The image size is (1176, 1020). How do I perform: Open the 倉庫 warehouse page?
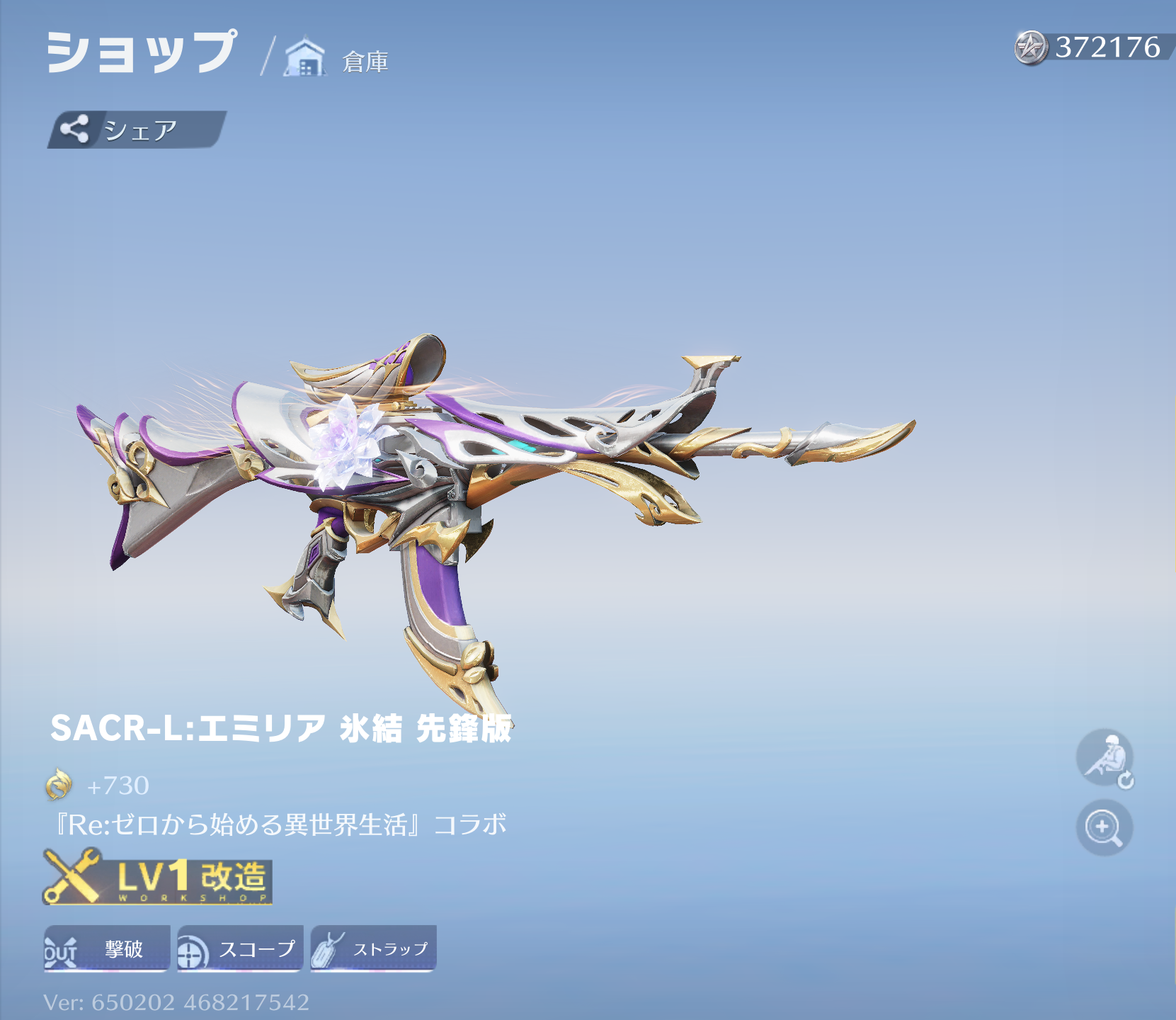point(337,59)
